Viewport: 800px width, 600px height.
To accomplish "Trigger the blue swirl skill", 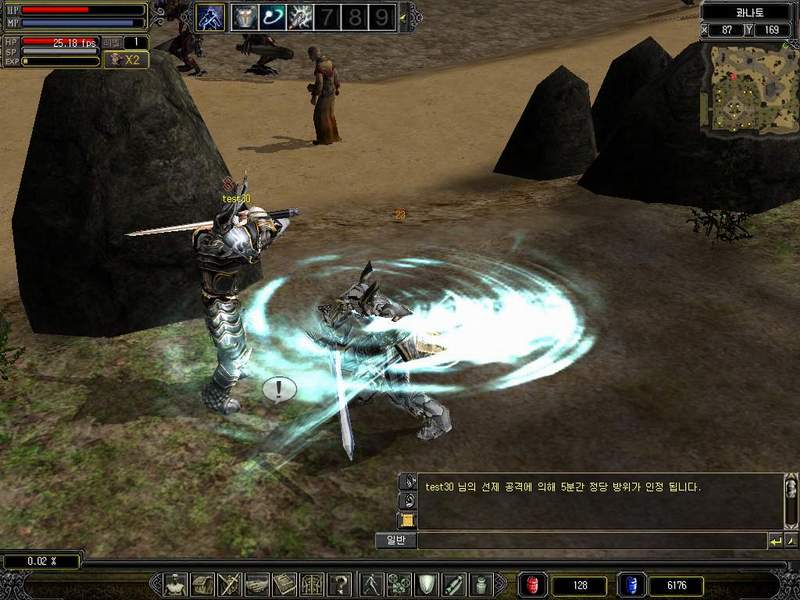I will (272, 16).
